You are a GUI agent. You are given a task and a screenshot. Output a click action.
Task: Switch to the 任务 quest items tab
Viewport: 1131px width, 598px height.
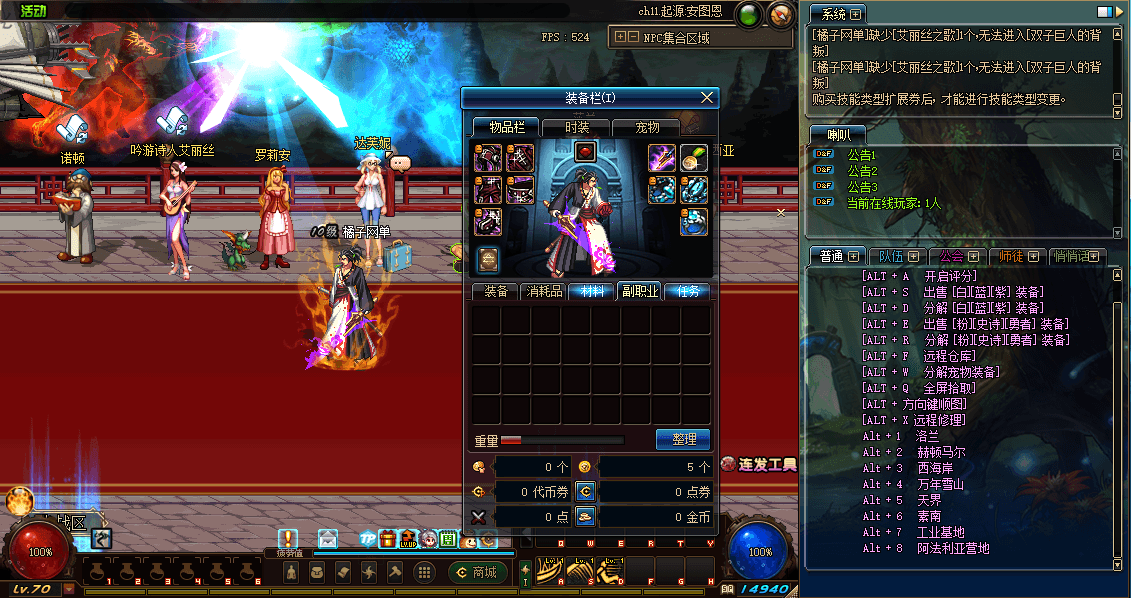tap(688, 291)
